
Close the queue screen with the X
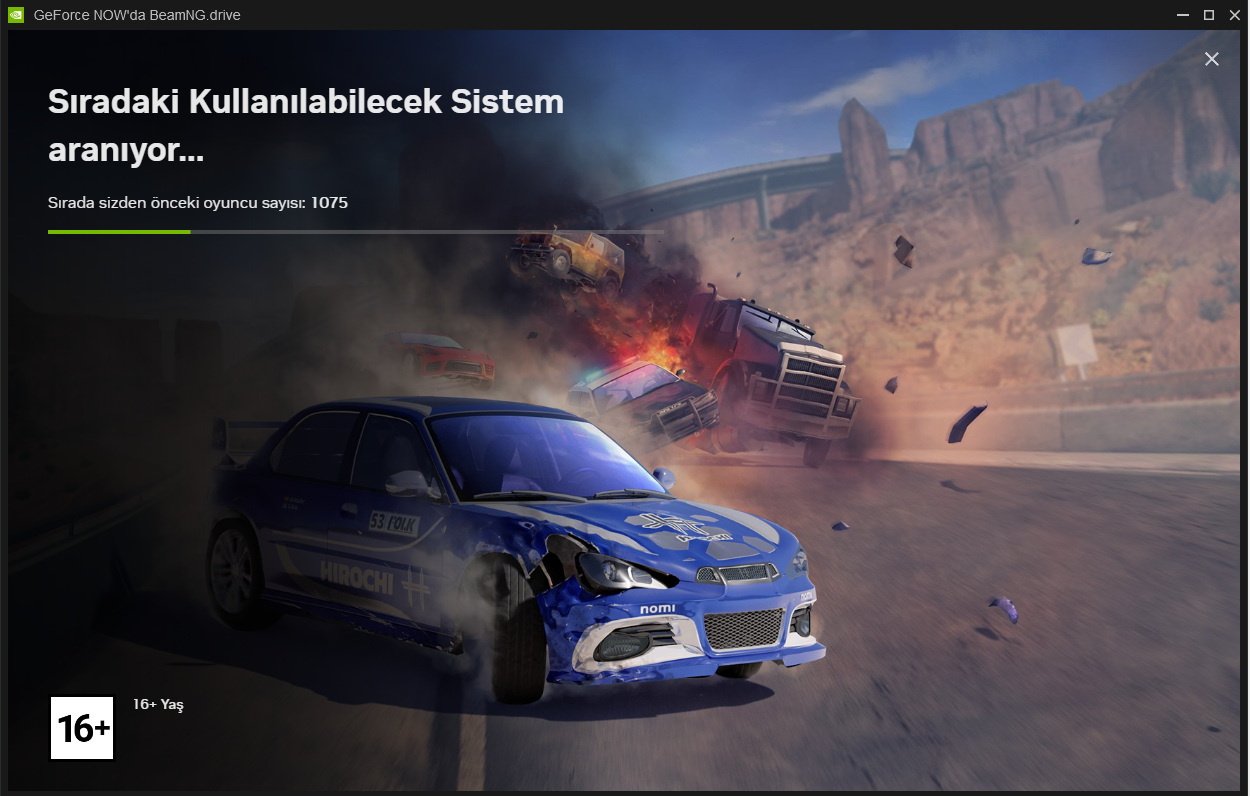click(1211, 59)
